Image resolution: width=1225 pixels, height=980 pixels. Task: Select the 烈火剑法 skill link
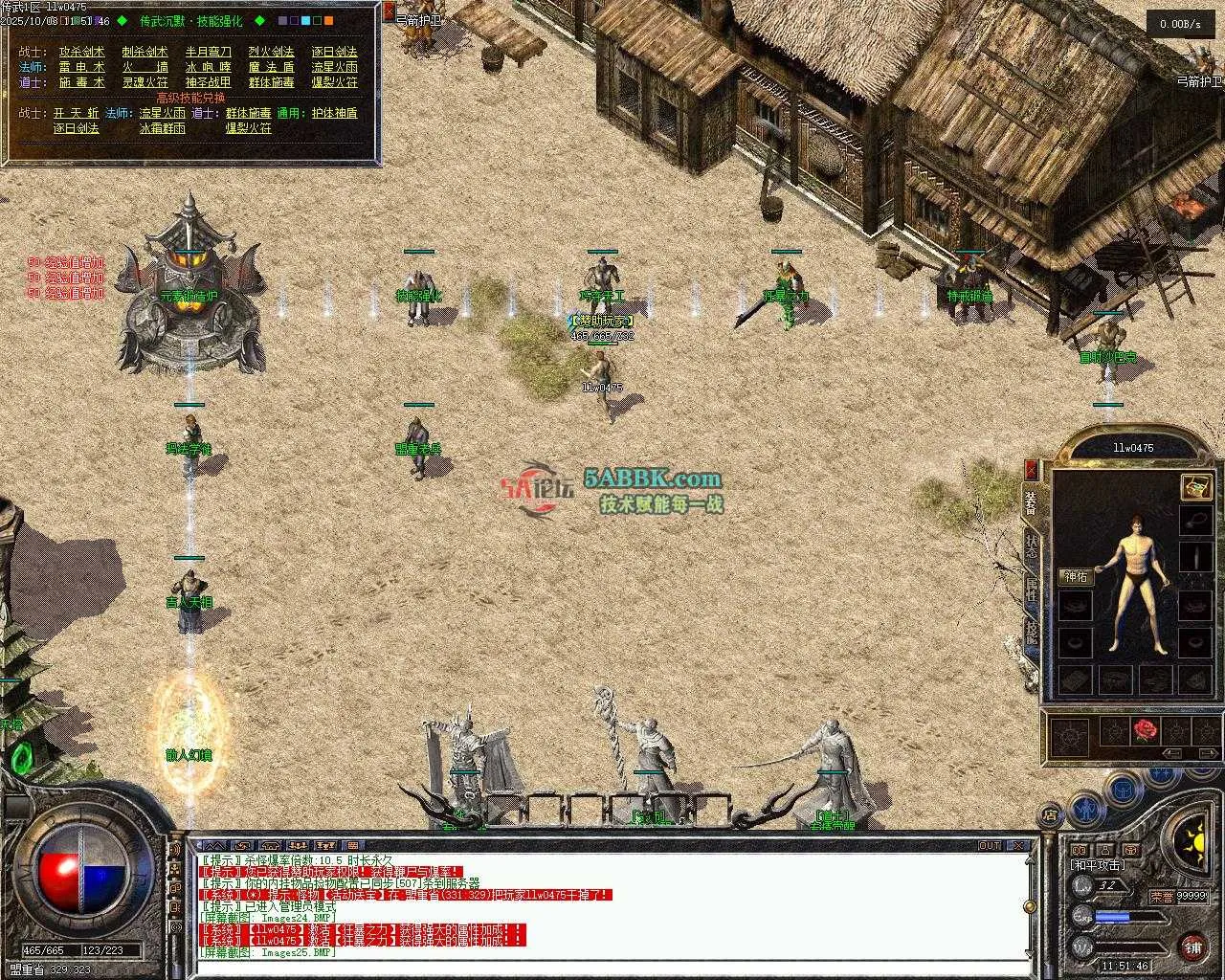click(271, 52)
